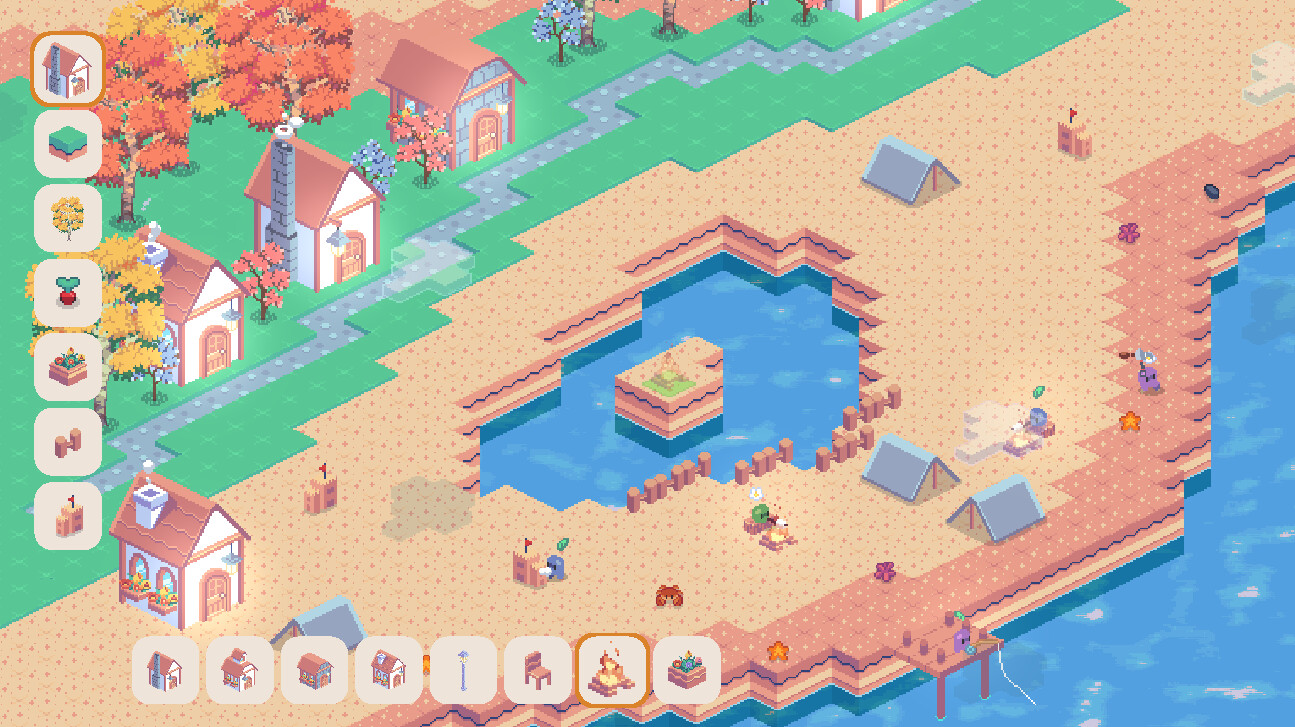Viewport: 1295px width, 727px height.
Task: Select the flowered cottage house style
Action: pos(239,672)
